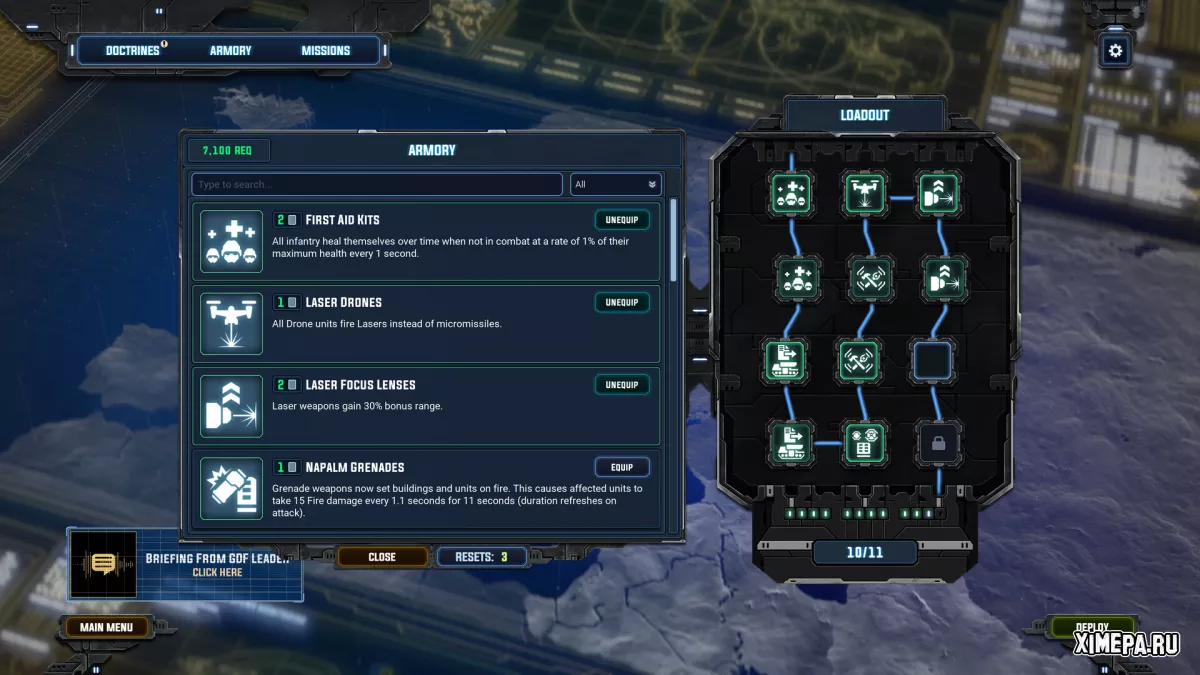Deploy with the current loadout

(x=1092, y=628)
